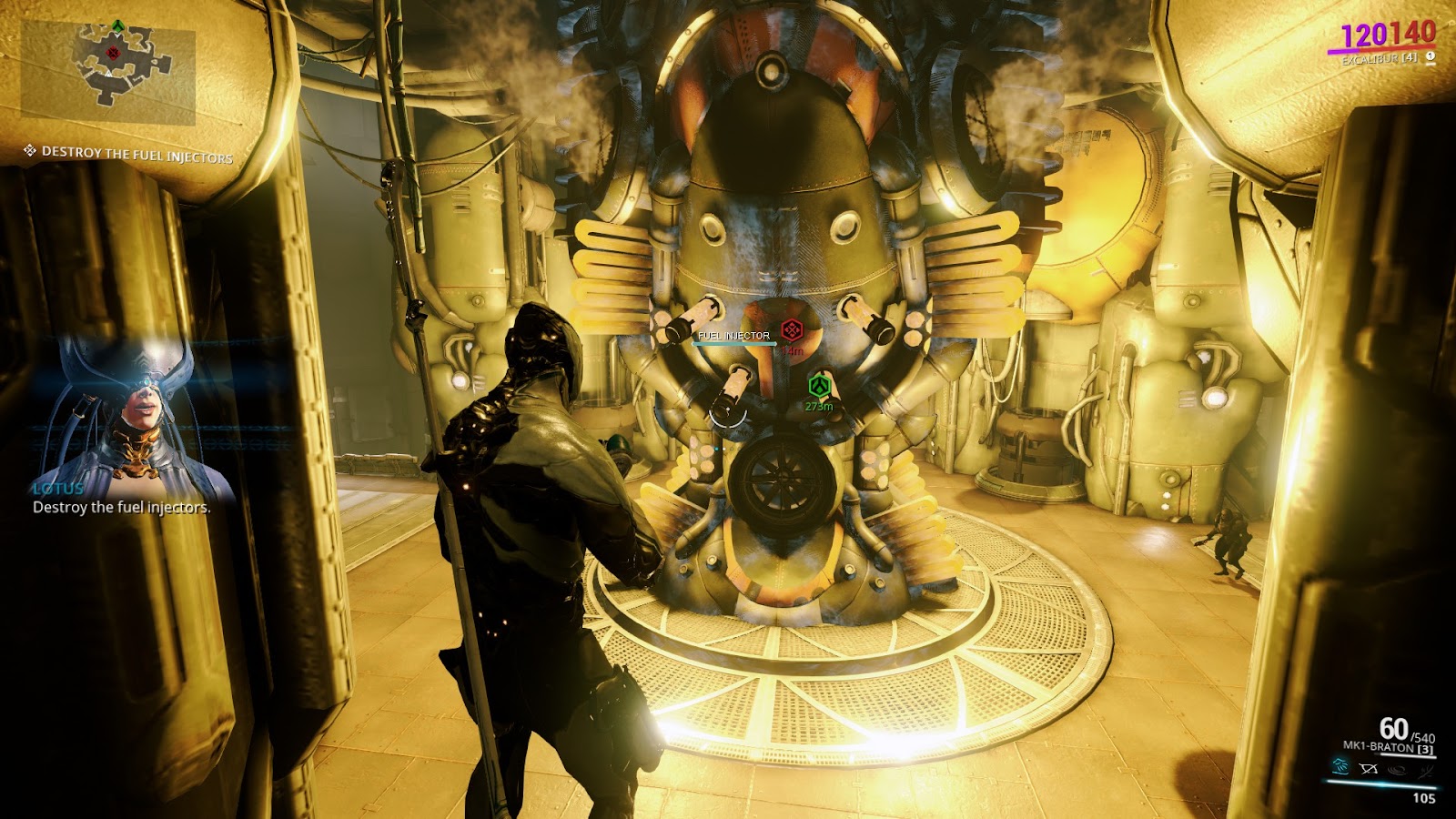Select the green waypoint marker on minimap
This screenshot has width=1456, height=819.
(x=117, y=25)
